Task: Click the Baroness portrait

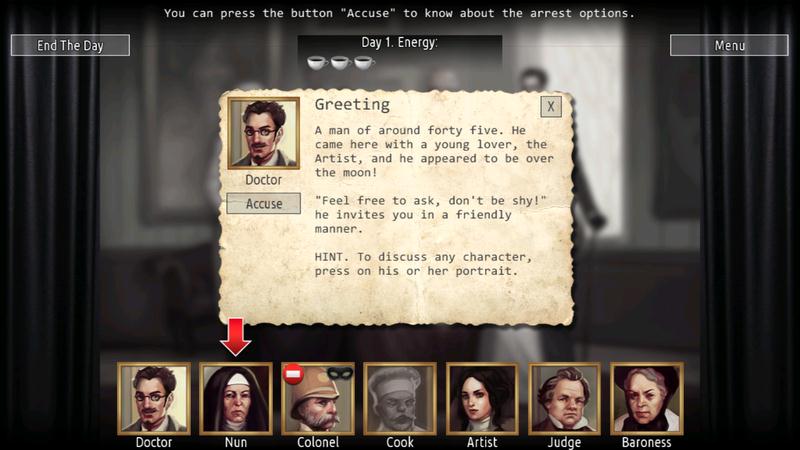Action: tap(646, 398)
